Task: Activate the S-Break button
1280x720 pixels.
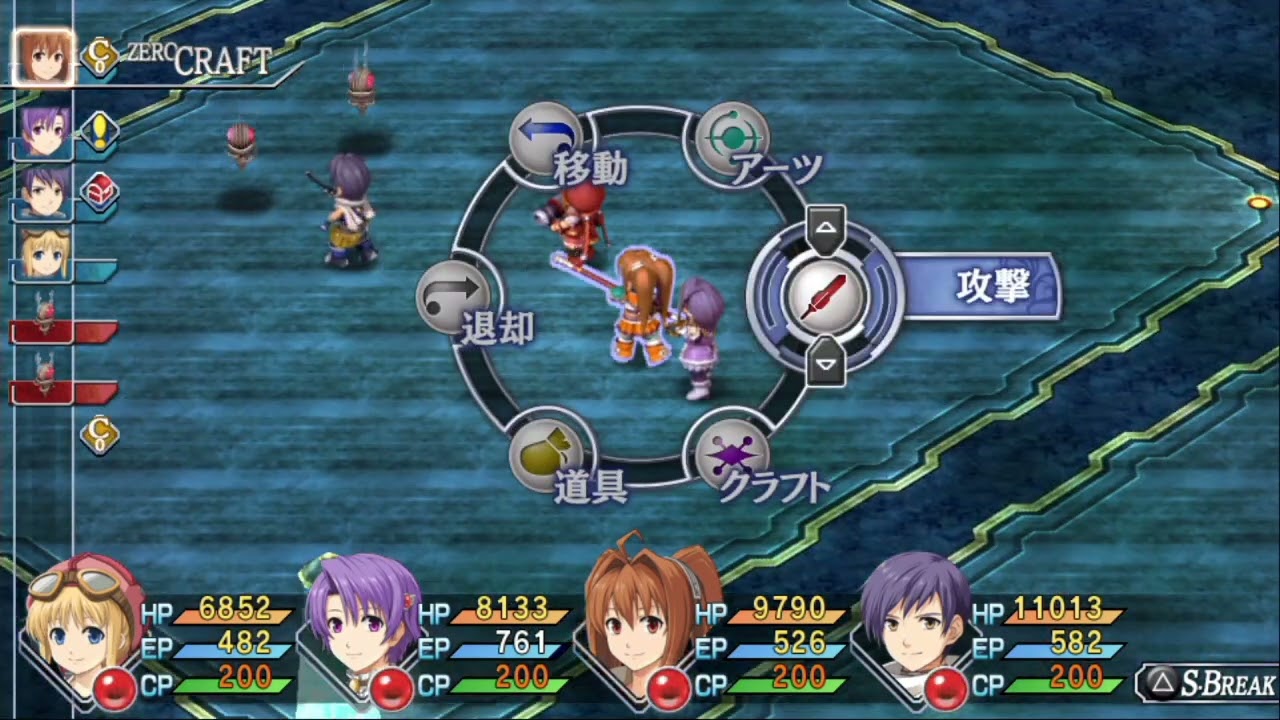Action: pos(1210,685)
